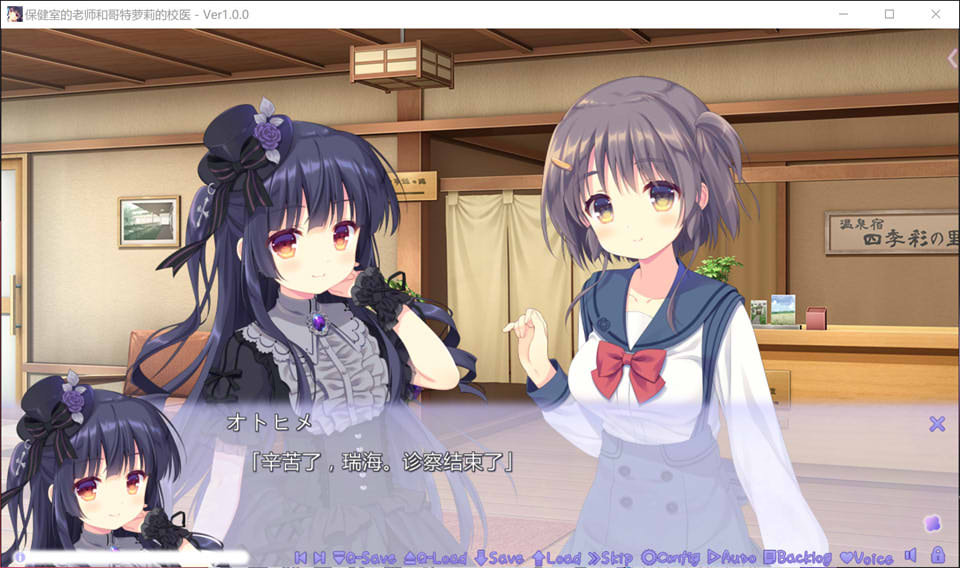This screenshot has width=960, height=568.
Task: Jump to the next scene arrow icon
Action: coord(319,558)
